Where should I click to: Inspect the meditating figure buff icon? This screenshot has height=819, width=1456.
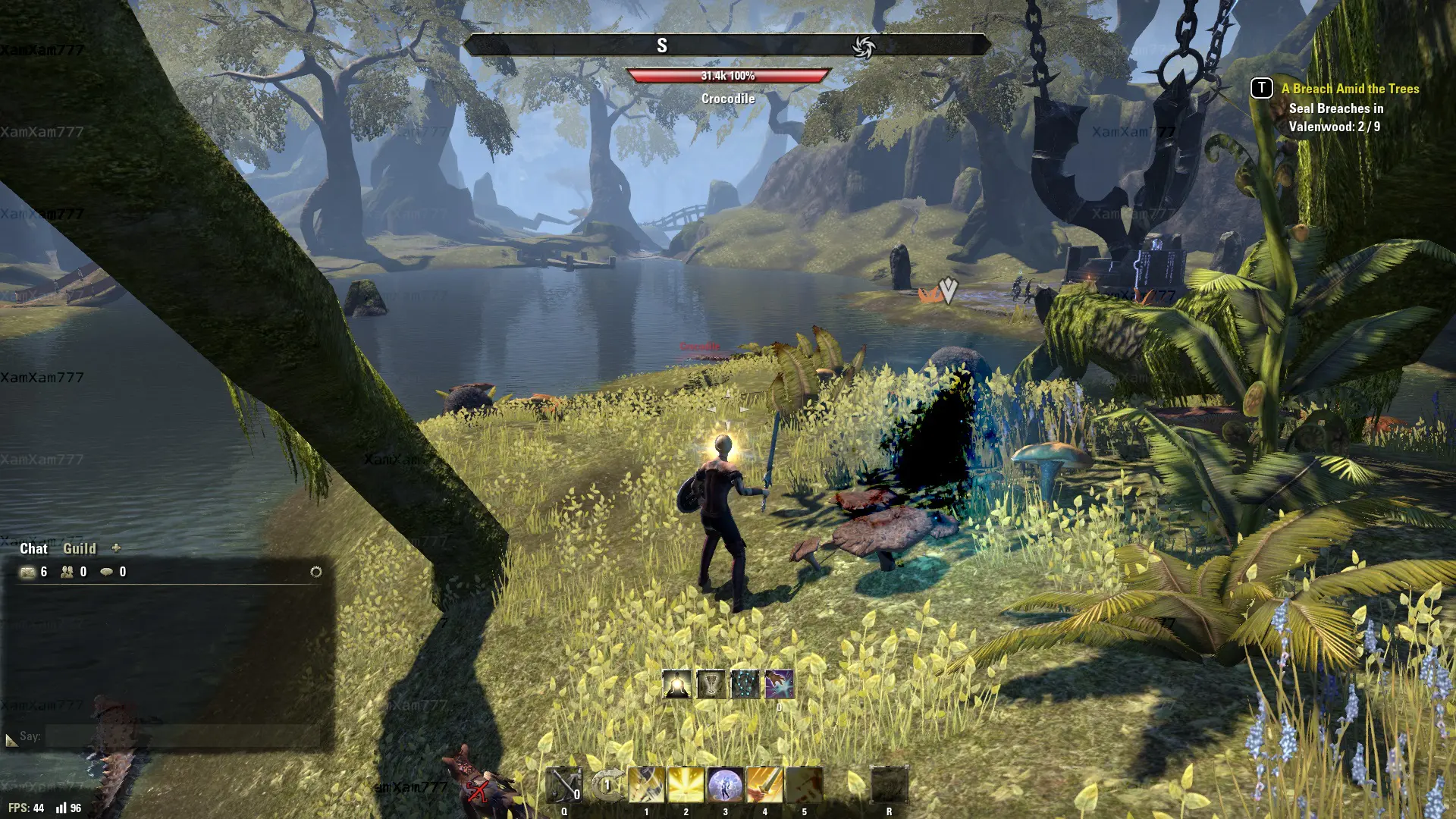(676, 684)
